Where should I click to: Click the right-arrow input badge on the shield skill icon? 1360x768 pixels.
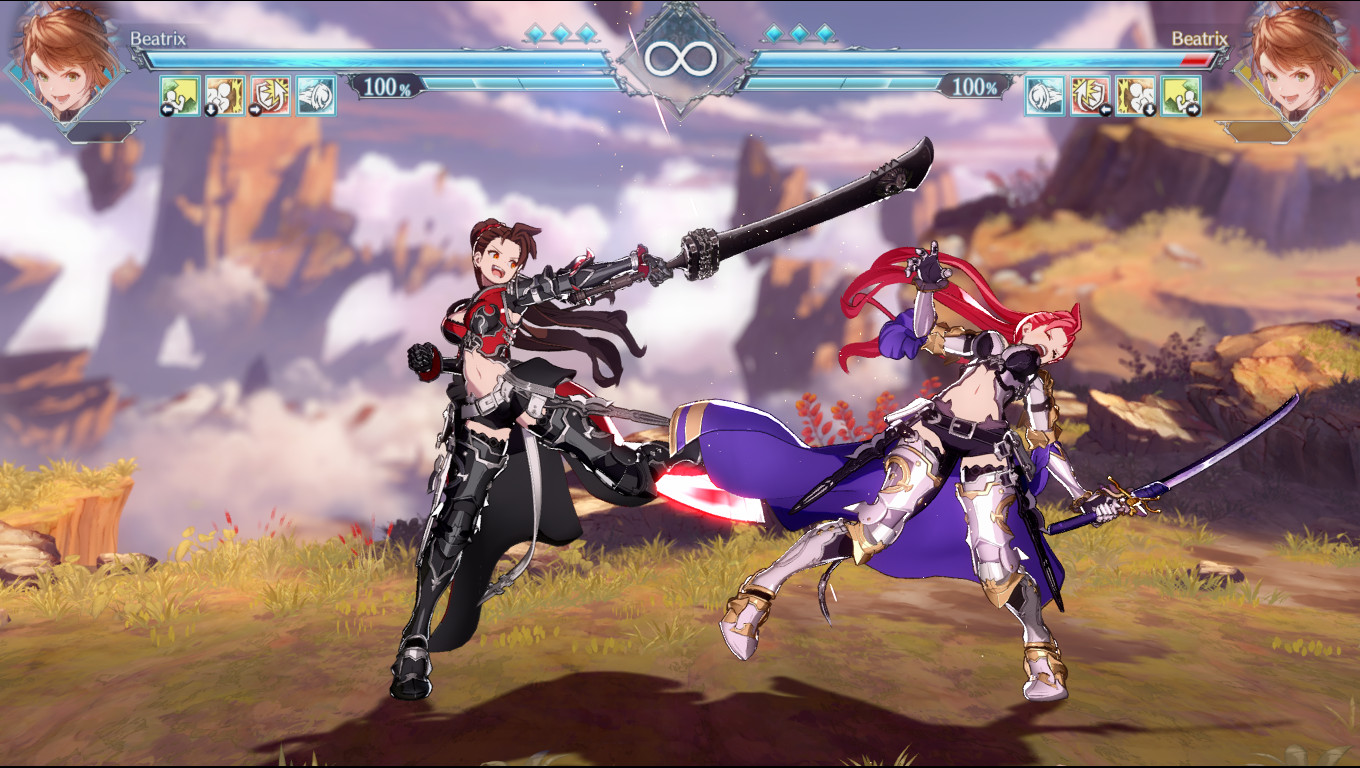tap(257, 108)
